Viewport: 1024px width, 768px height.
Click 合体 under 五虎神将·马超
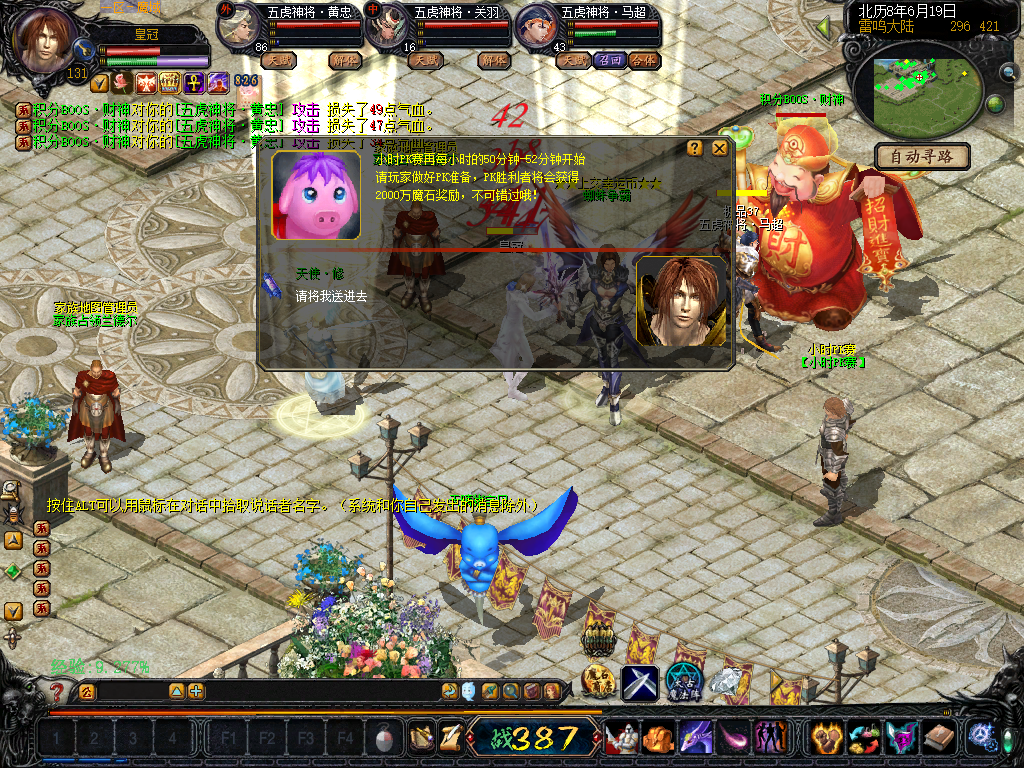[x=645, y=60]
